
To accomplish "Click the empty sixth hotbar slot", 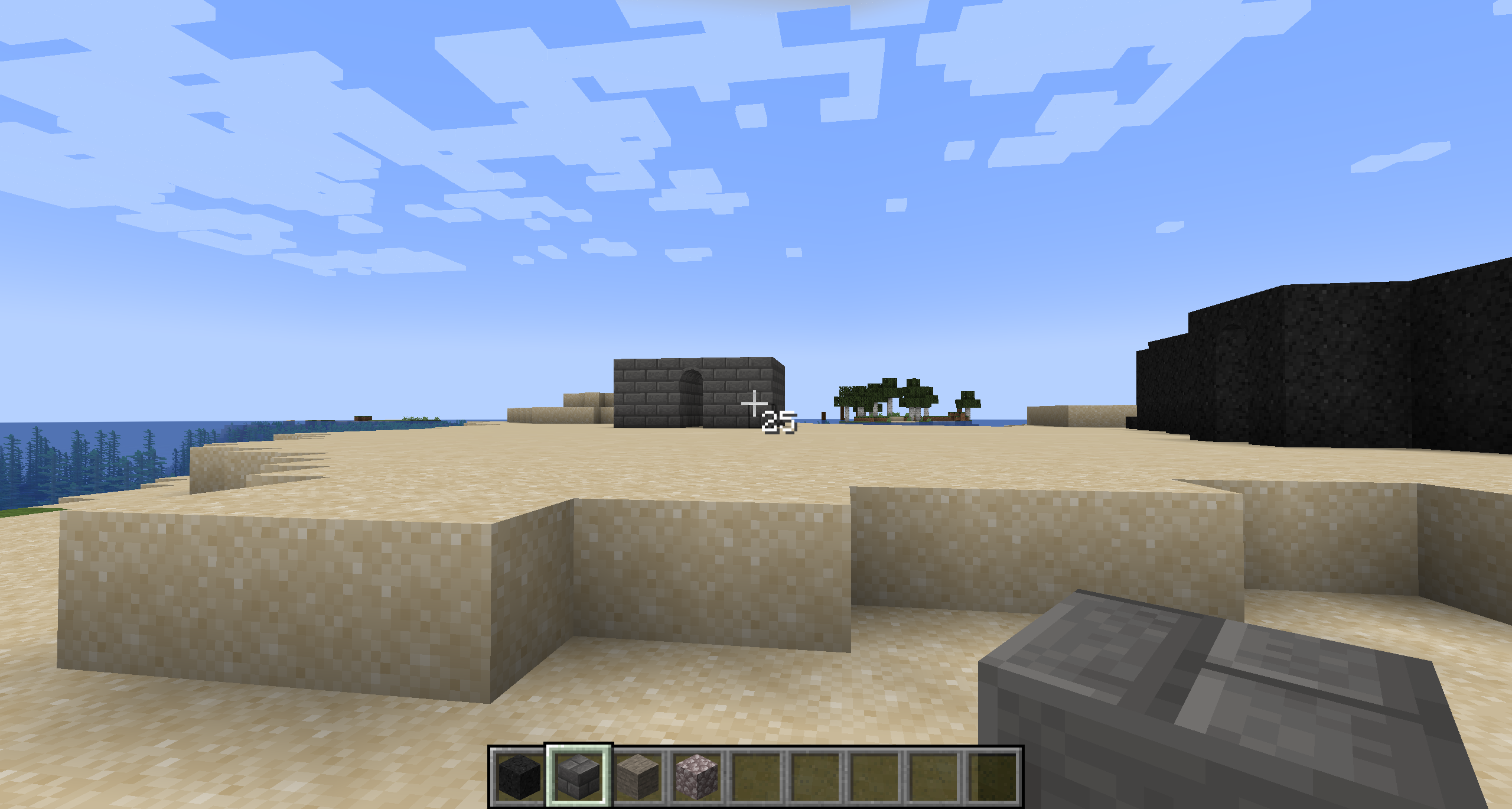I will tap(816, 778).
